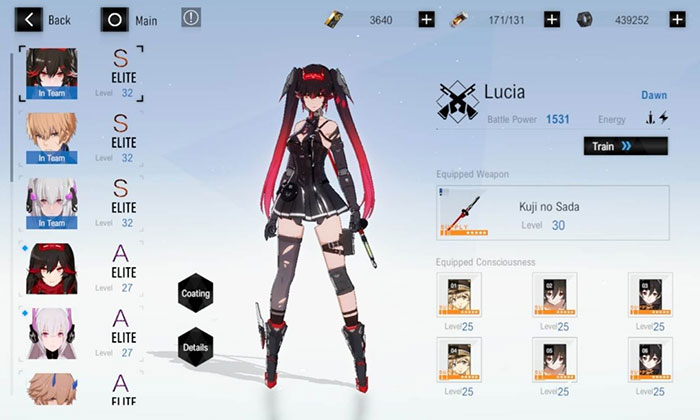Select consciousness slot 01
The image size is (700, 420).
(458, 295)
